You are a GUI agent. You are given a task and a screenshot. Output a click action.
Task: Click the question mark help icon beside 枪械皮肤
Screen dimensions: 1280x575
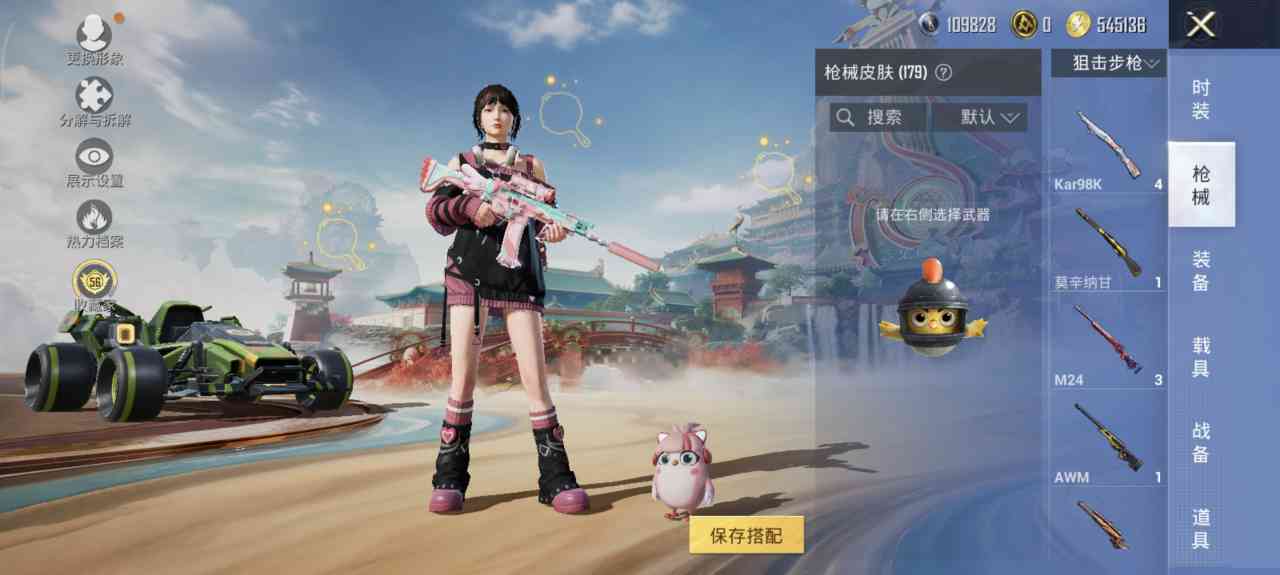942,73
